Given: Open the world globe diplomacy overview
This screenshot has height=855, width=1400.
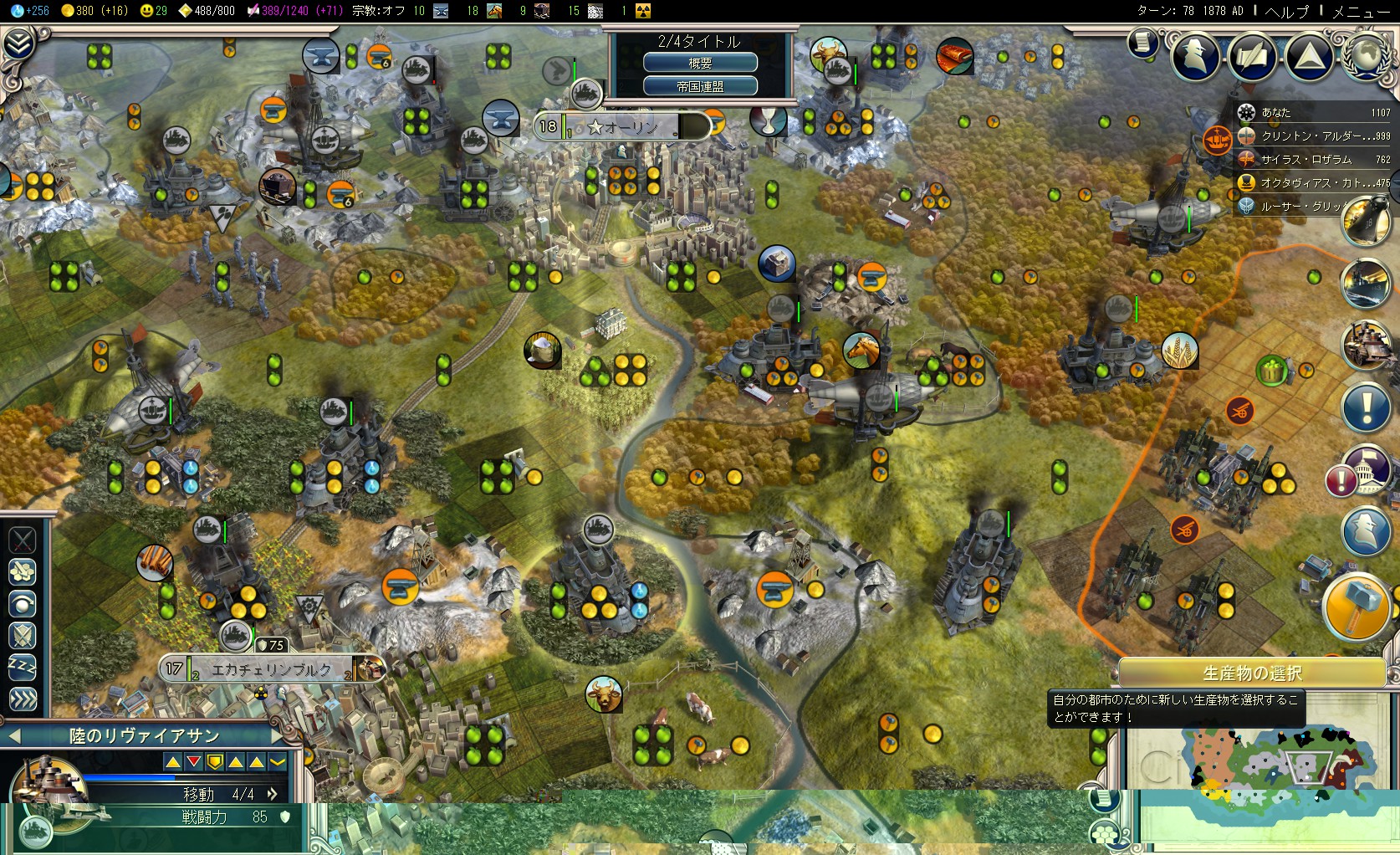Looking at the screenshot, I should click(x=1365, y=57).
